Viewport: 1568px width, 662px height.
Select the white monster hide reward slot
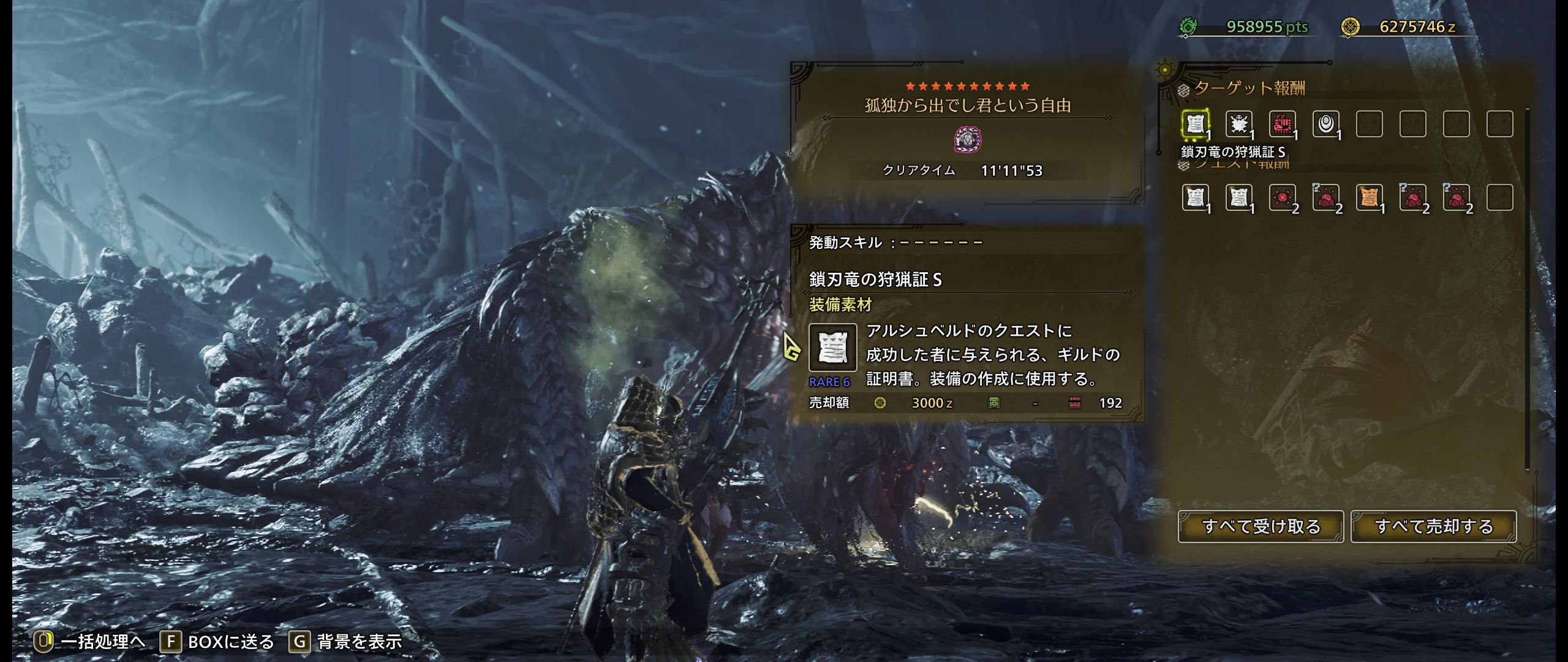point(1238,124)
